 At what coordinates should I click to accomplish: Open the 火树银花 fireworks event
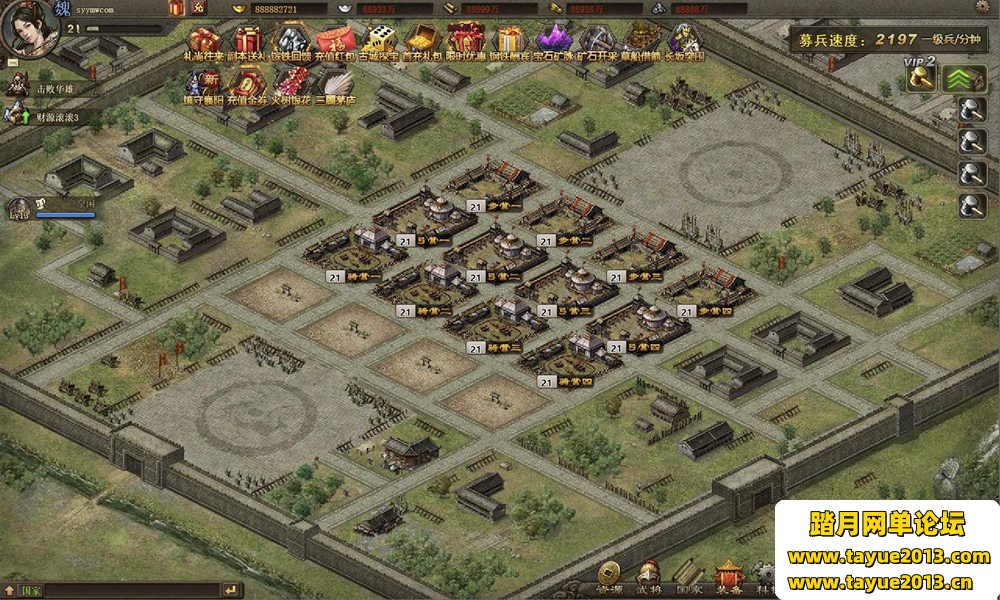(290, 84)
